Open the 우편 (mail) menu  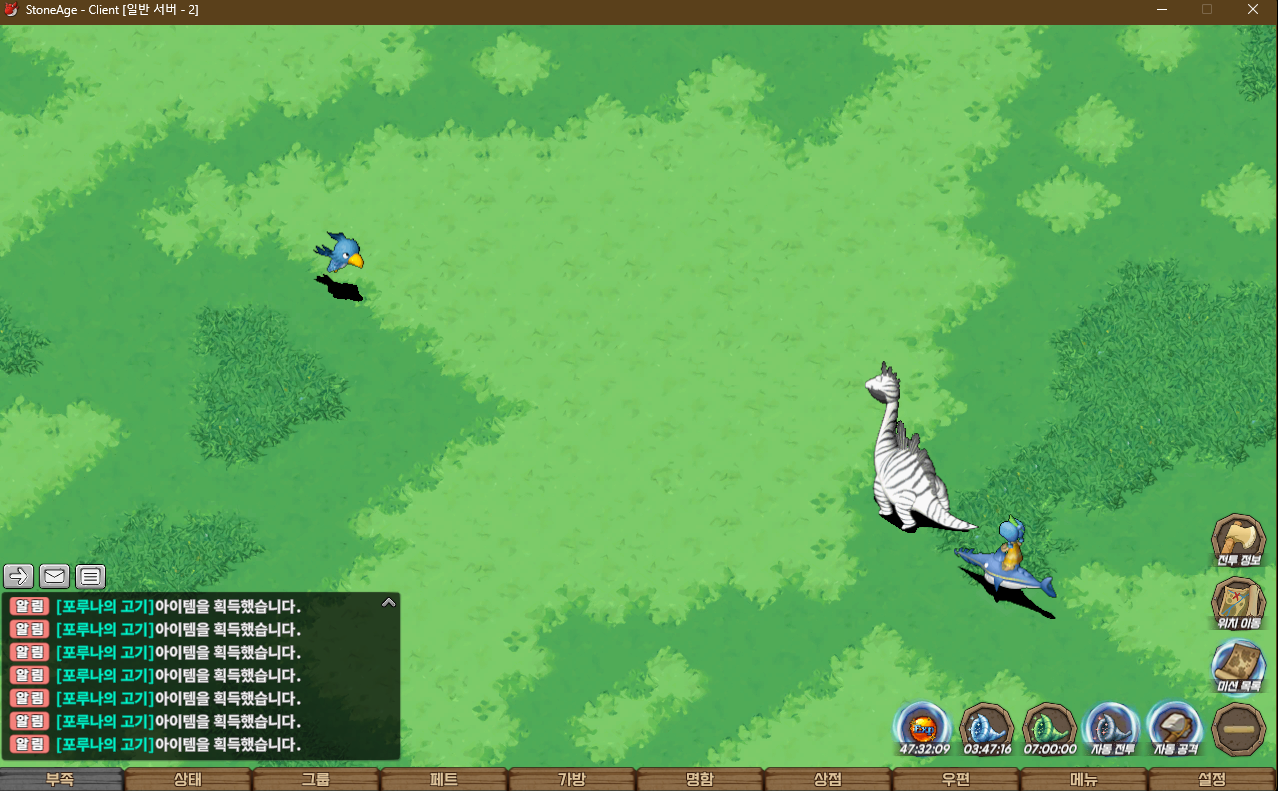click(x=956, y=779)
